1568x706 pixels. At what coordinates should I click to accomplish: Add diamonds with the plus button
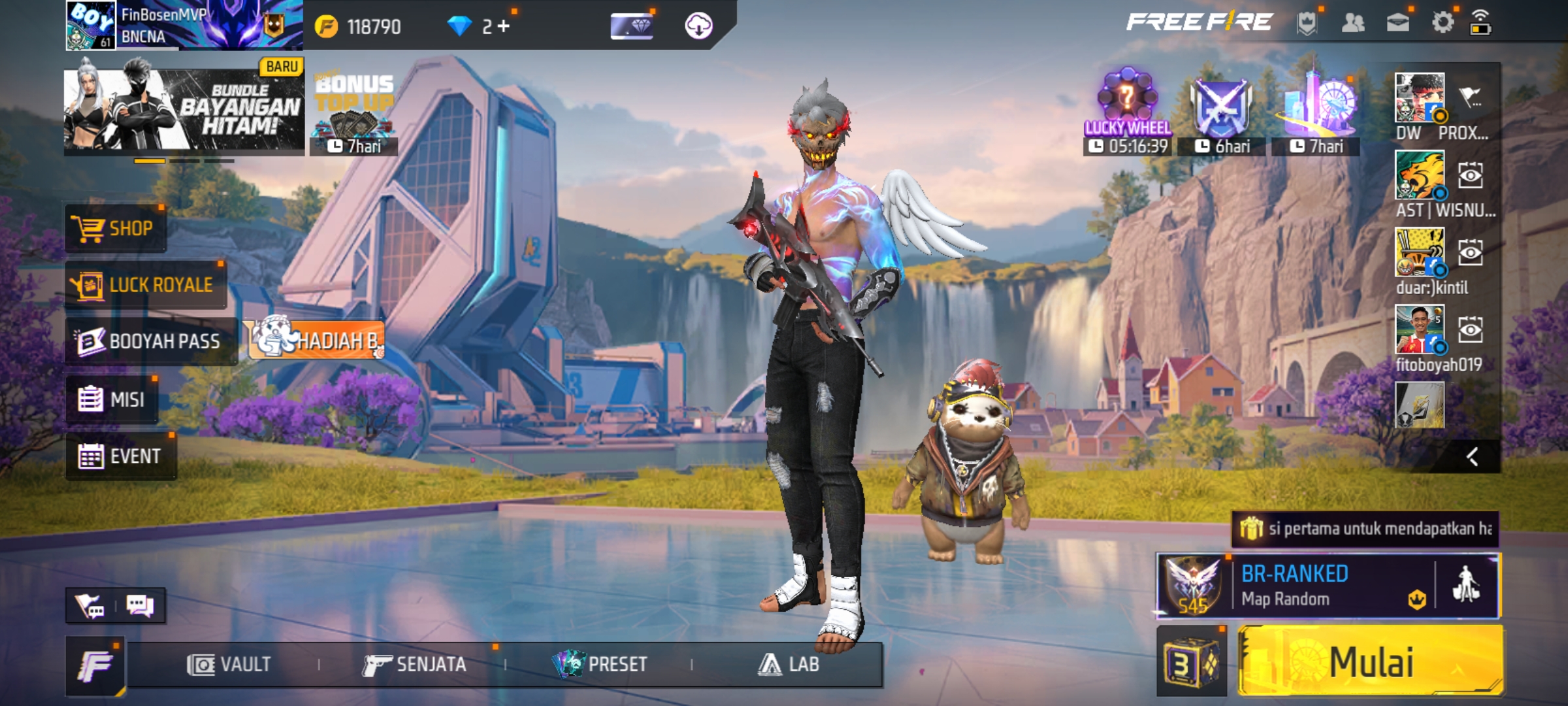tap(503, 26)
